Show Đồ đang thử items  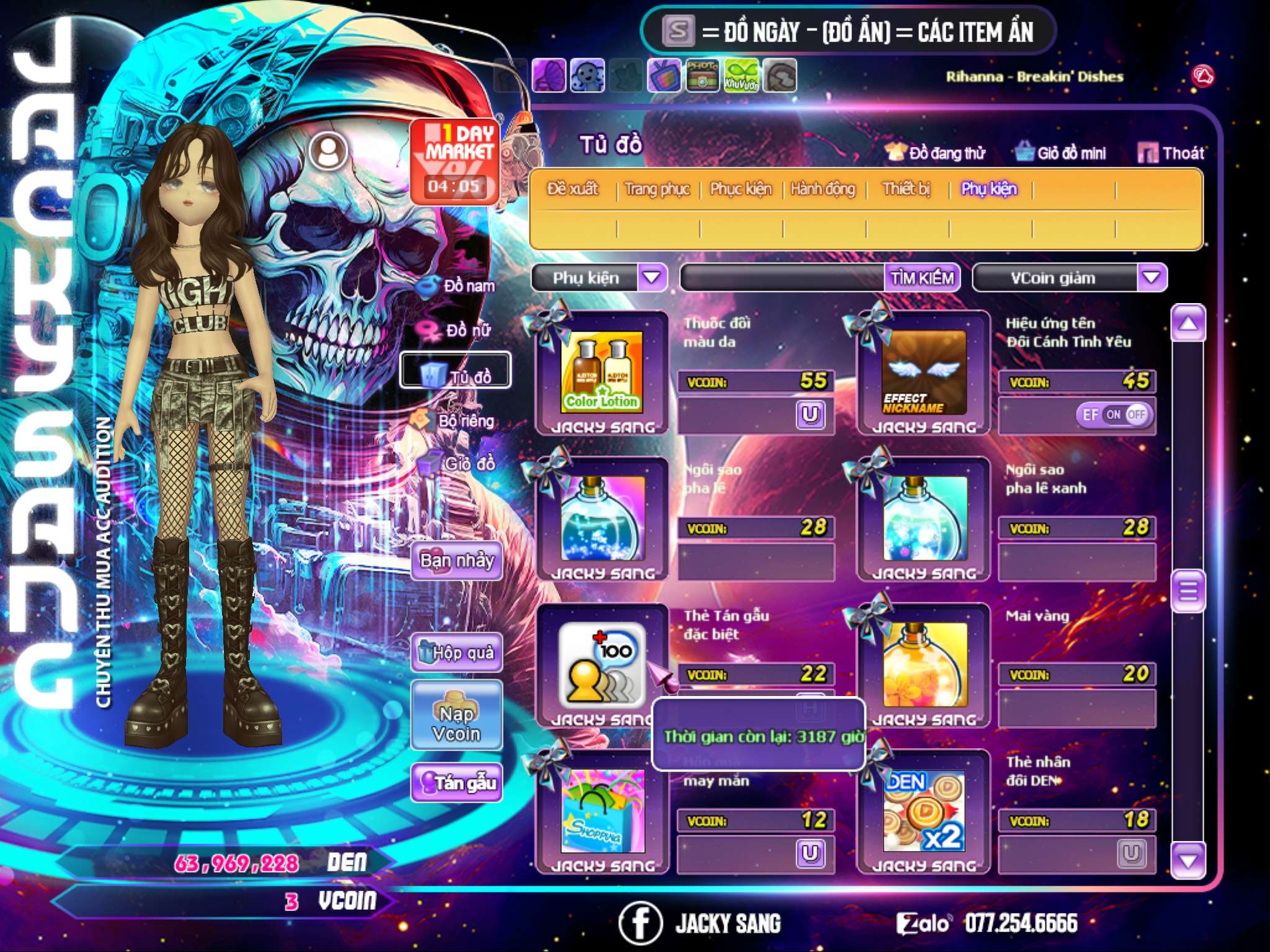(x=936, y=153)
